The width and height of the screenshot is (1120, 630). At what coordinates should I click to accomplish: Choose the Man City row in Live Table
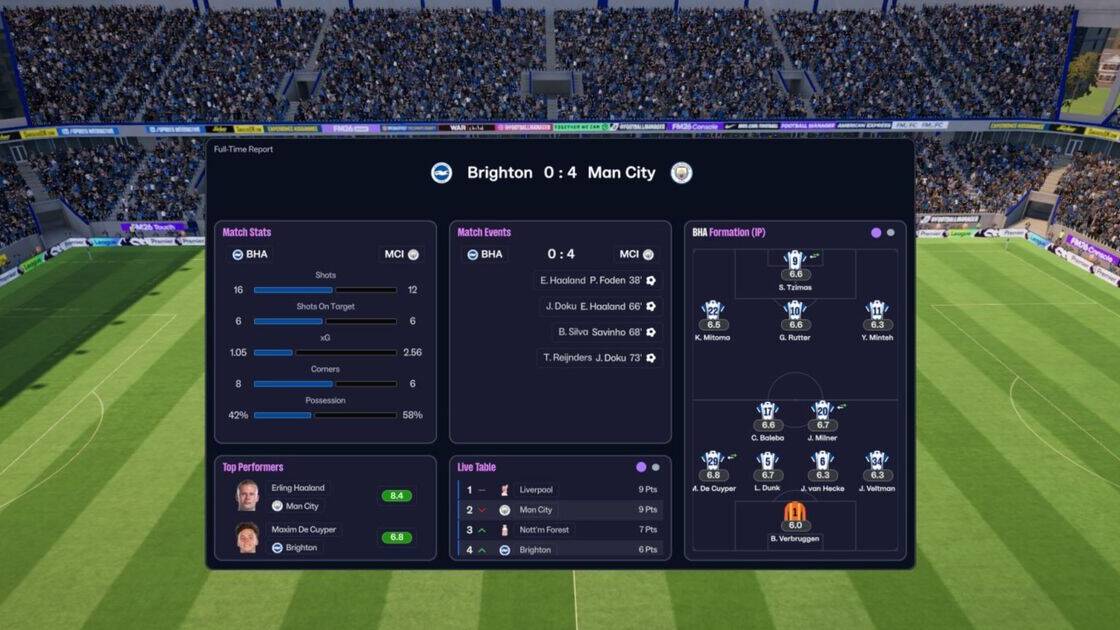pos(560,510)
